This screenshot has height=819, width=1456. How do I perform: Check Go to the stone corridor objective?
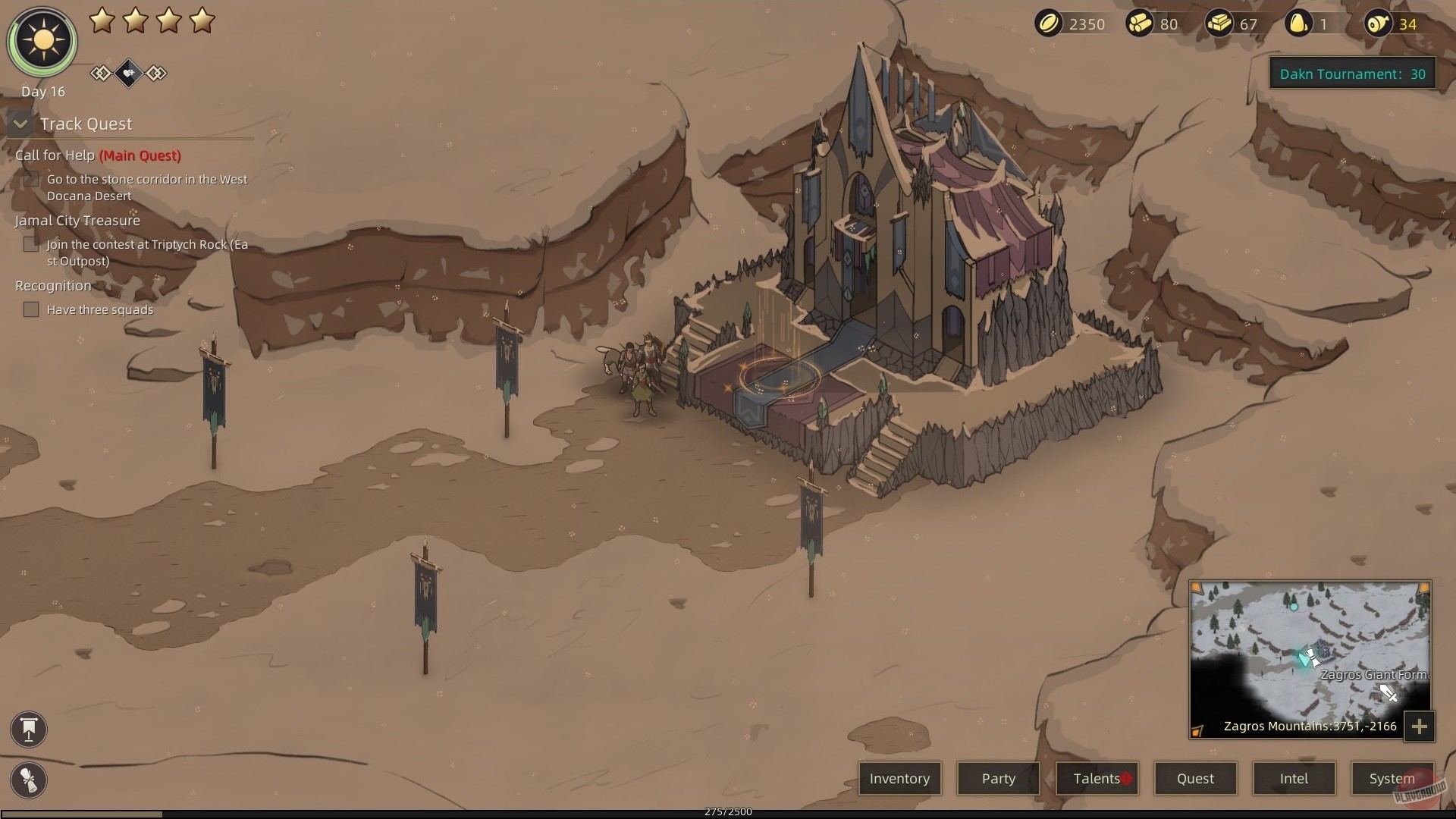click(32, 179)
